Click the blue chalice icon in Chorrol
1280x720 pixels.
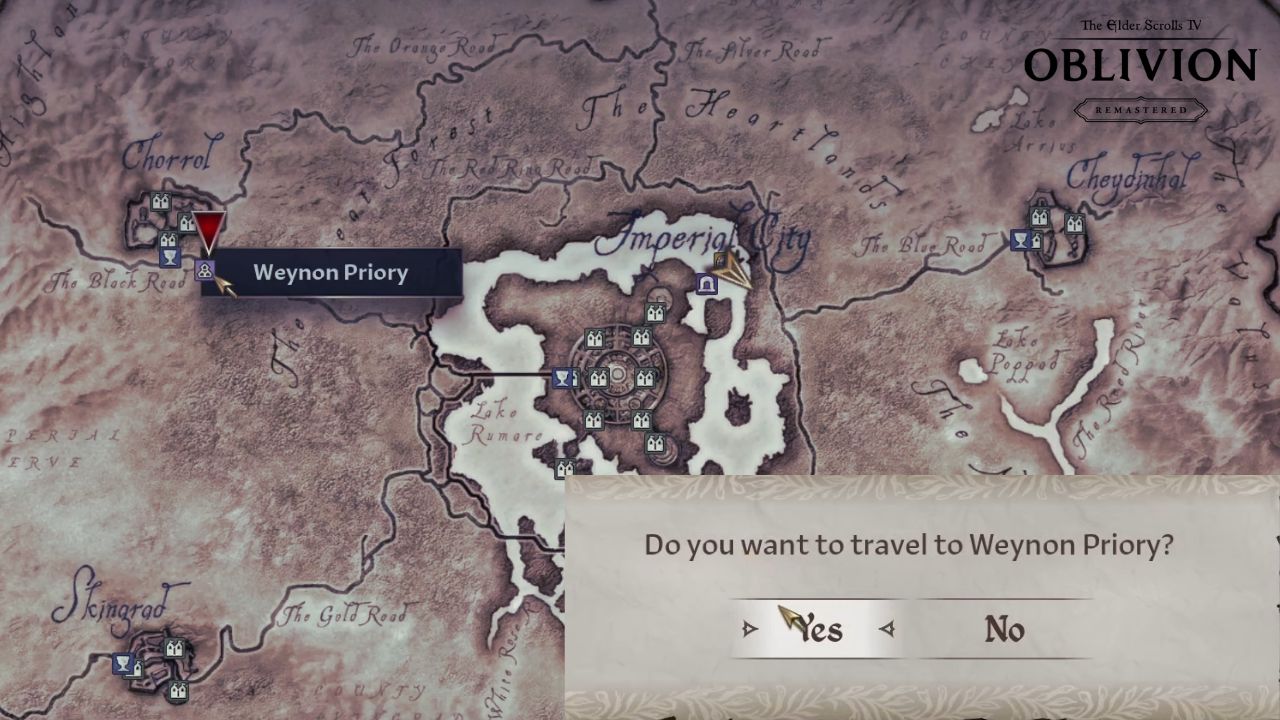170,258
